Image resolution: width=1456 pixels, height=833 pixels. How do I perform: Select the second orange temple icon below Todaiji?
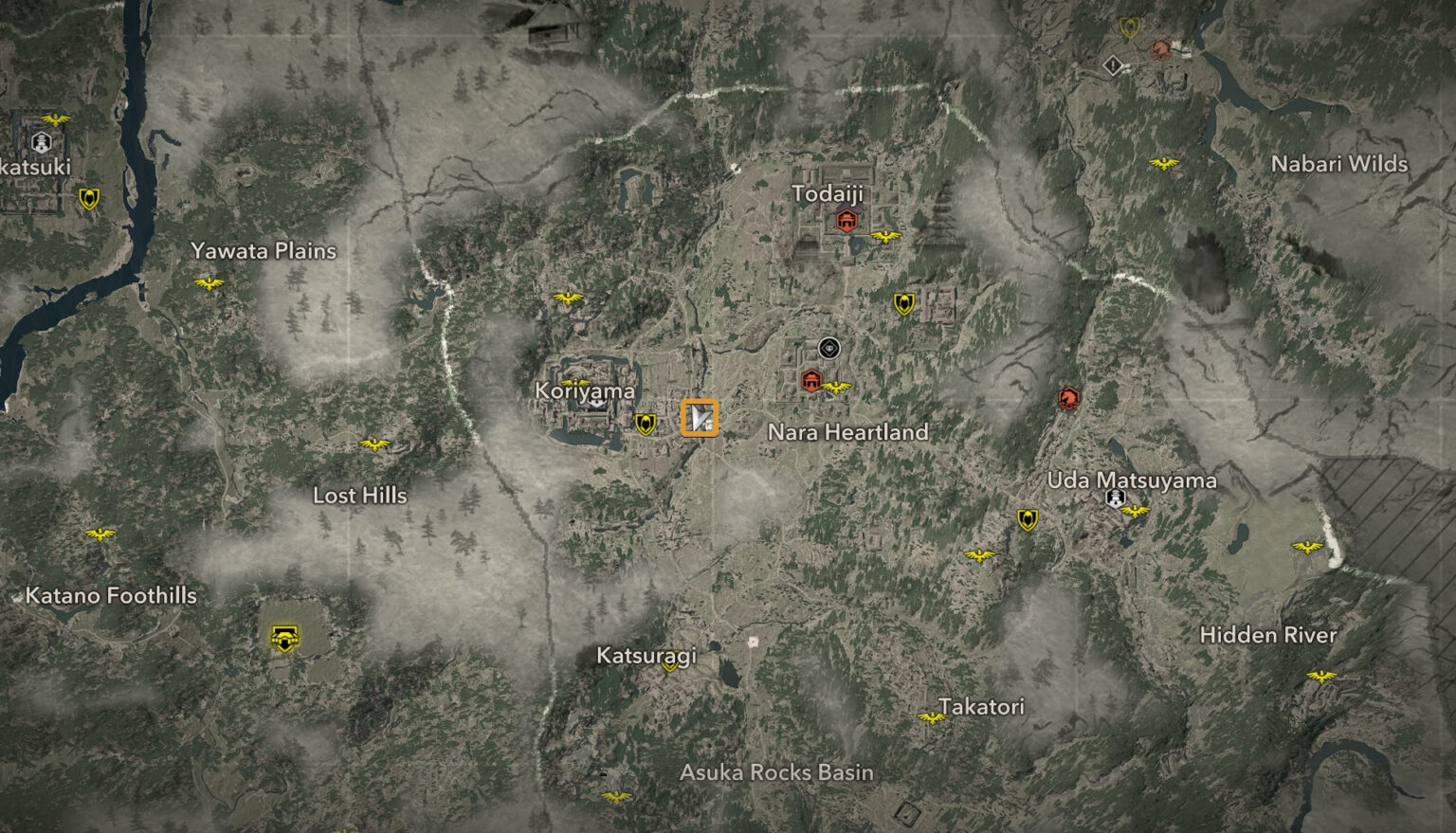(x=810, y=381)
